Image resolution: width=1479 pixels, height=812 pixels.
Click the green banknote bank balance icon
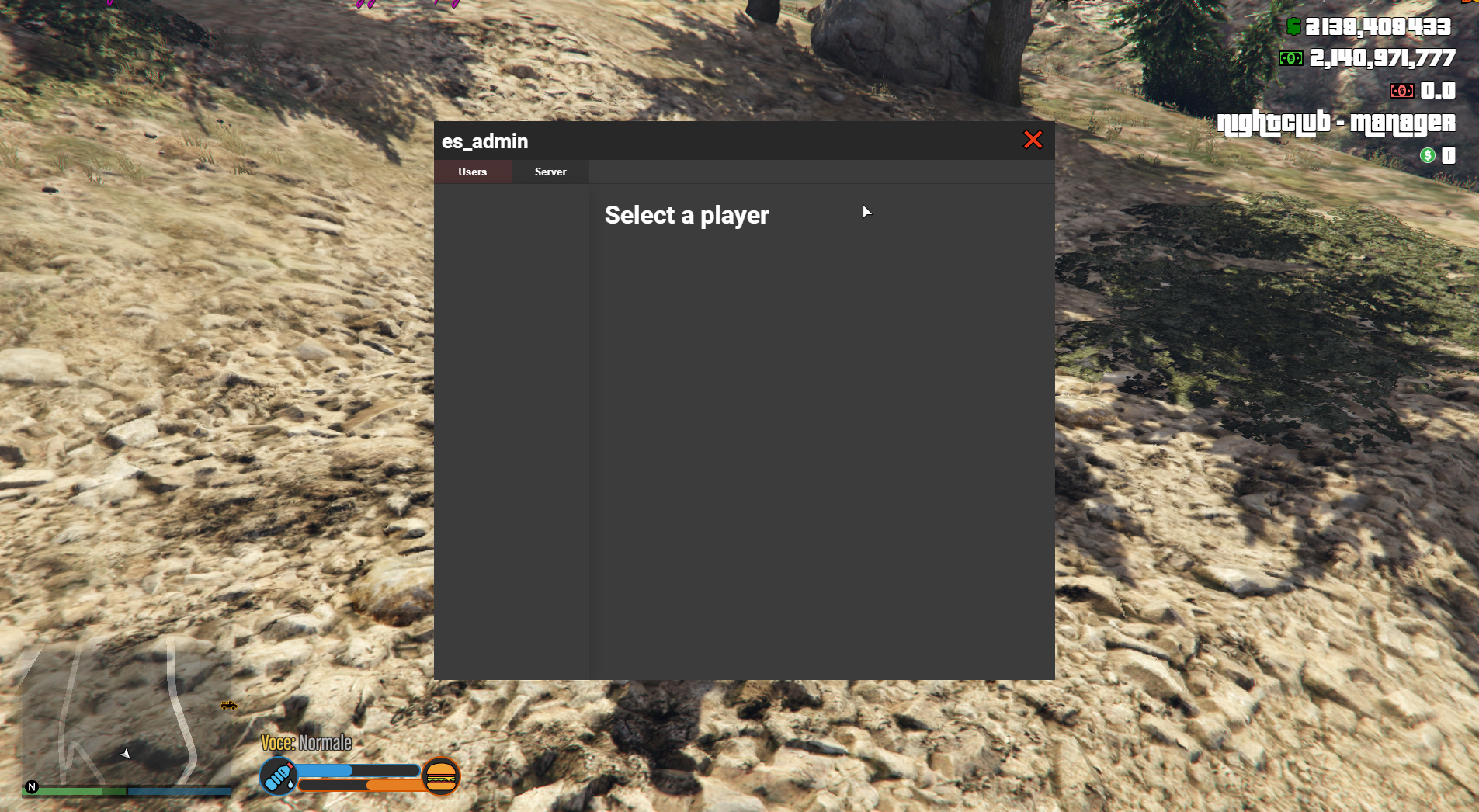(x=1291, y=58)
